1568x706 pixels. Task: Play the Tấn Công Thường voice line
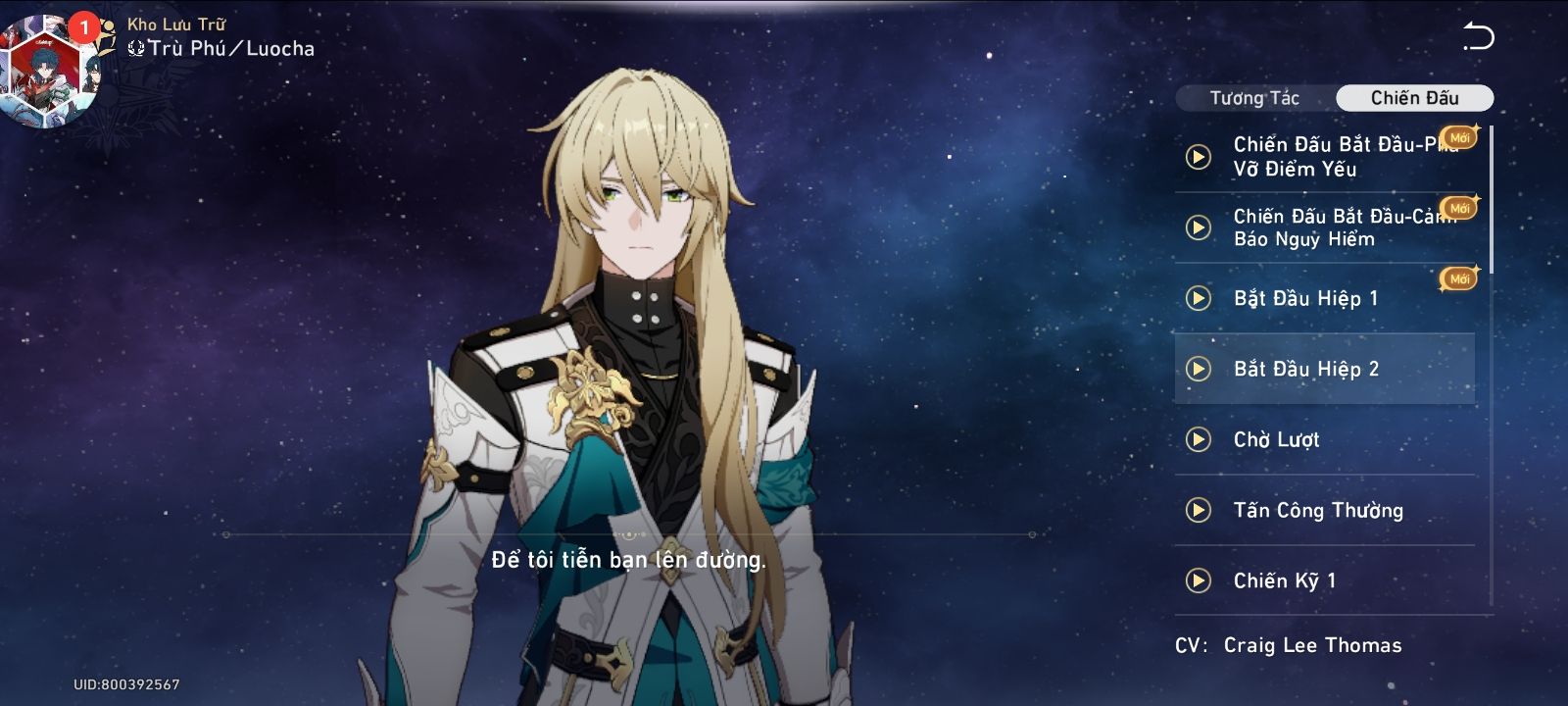point(1199,510)
